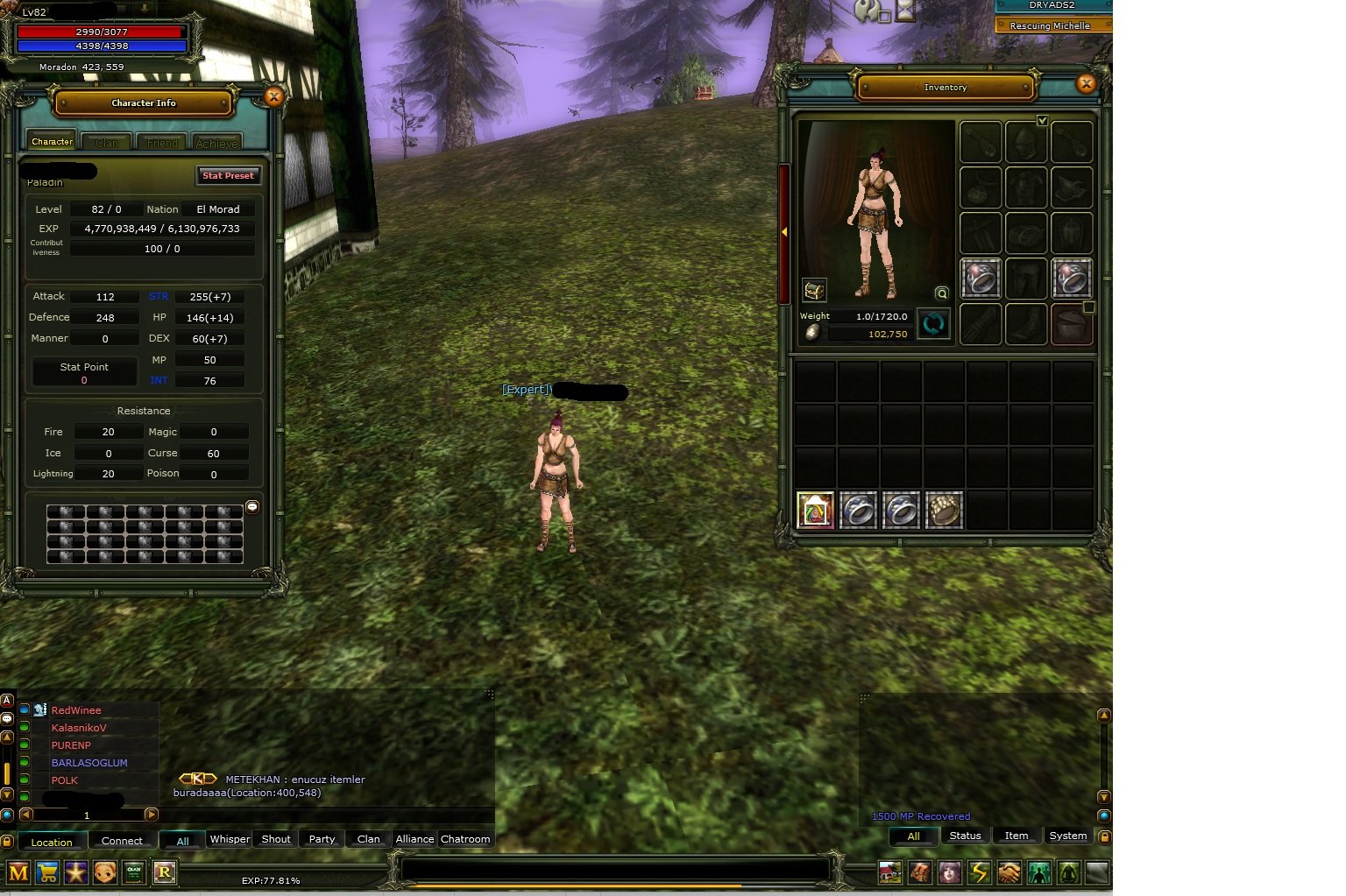This screenshot has height=896, width=1346.
Task: Open the Chatroom tab
Action: 465,839
